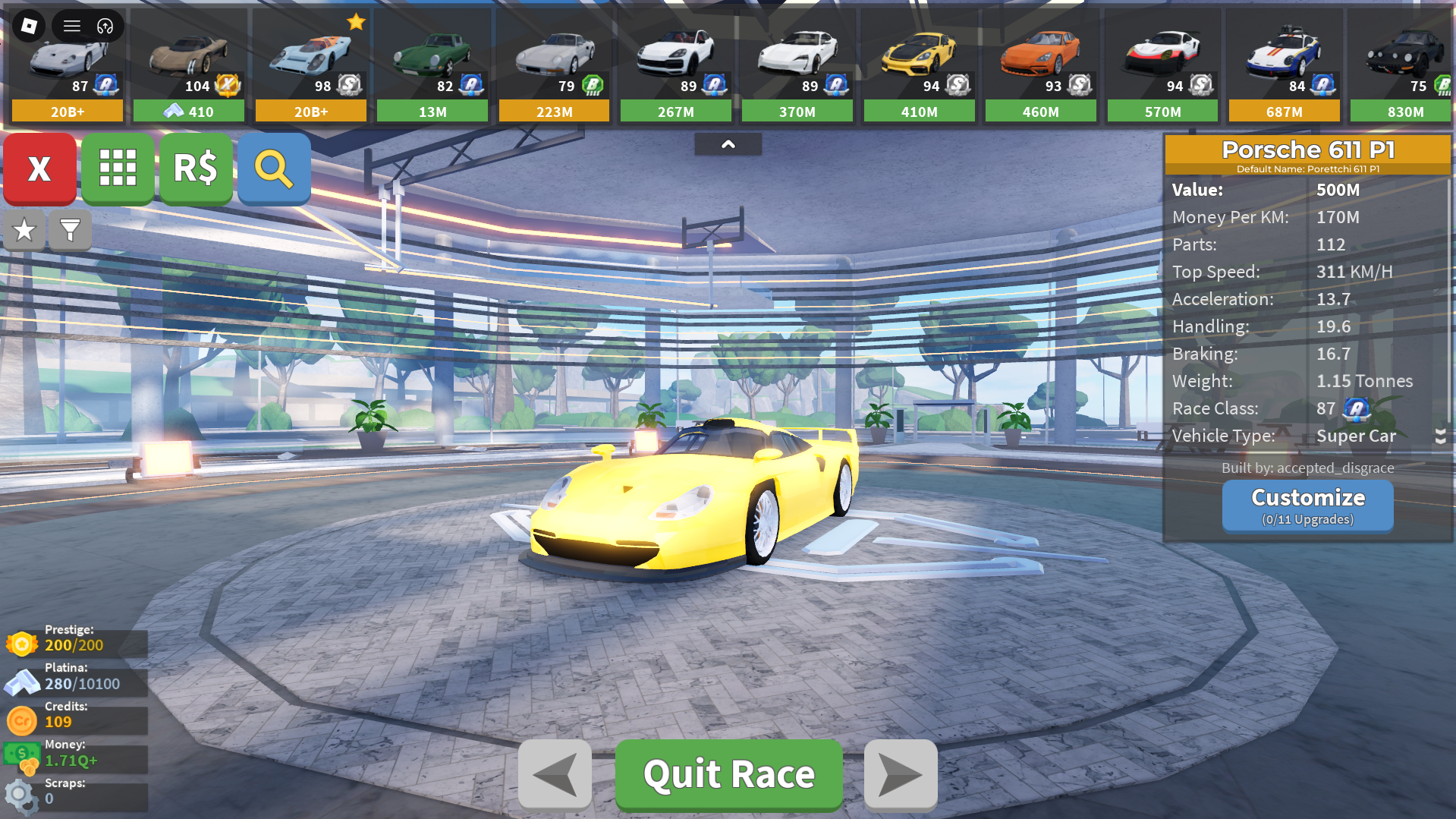This screenshot has height=819, width=1456.
Task: Show the next car with right arrow
Action: point(901,774)
